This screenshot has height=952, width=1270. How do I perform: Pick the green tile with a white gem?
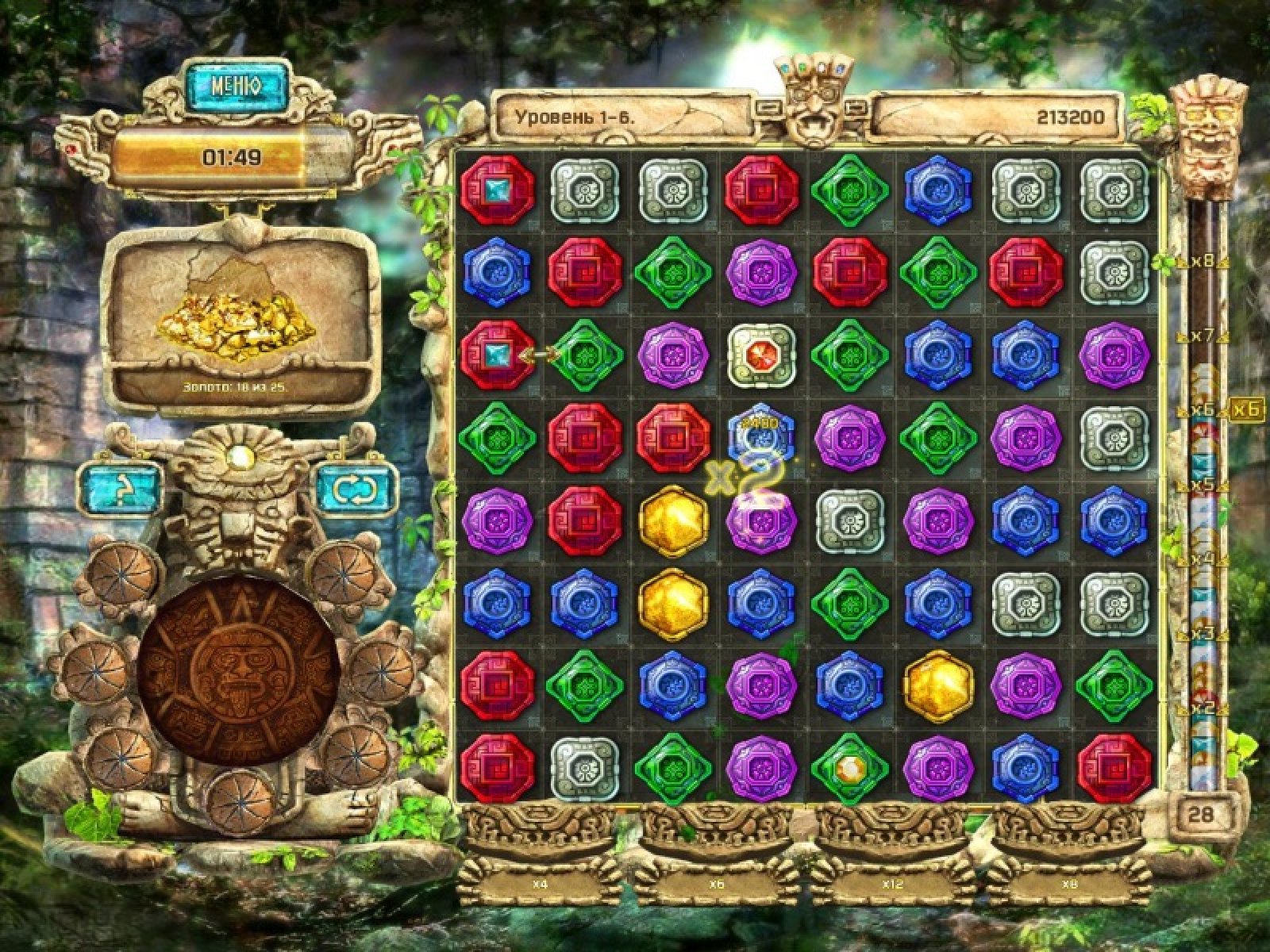[850, 767]
